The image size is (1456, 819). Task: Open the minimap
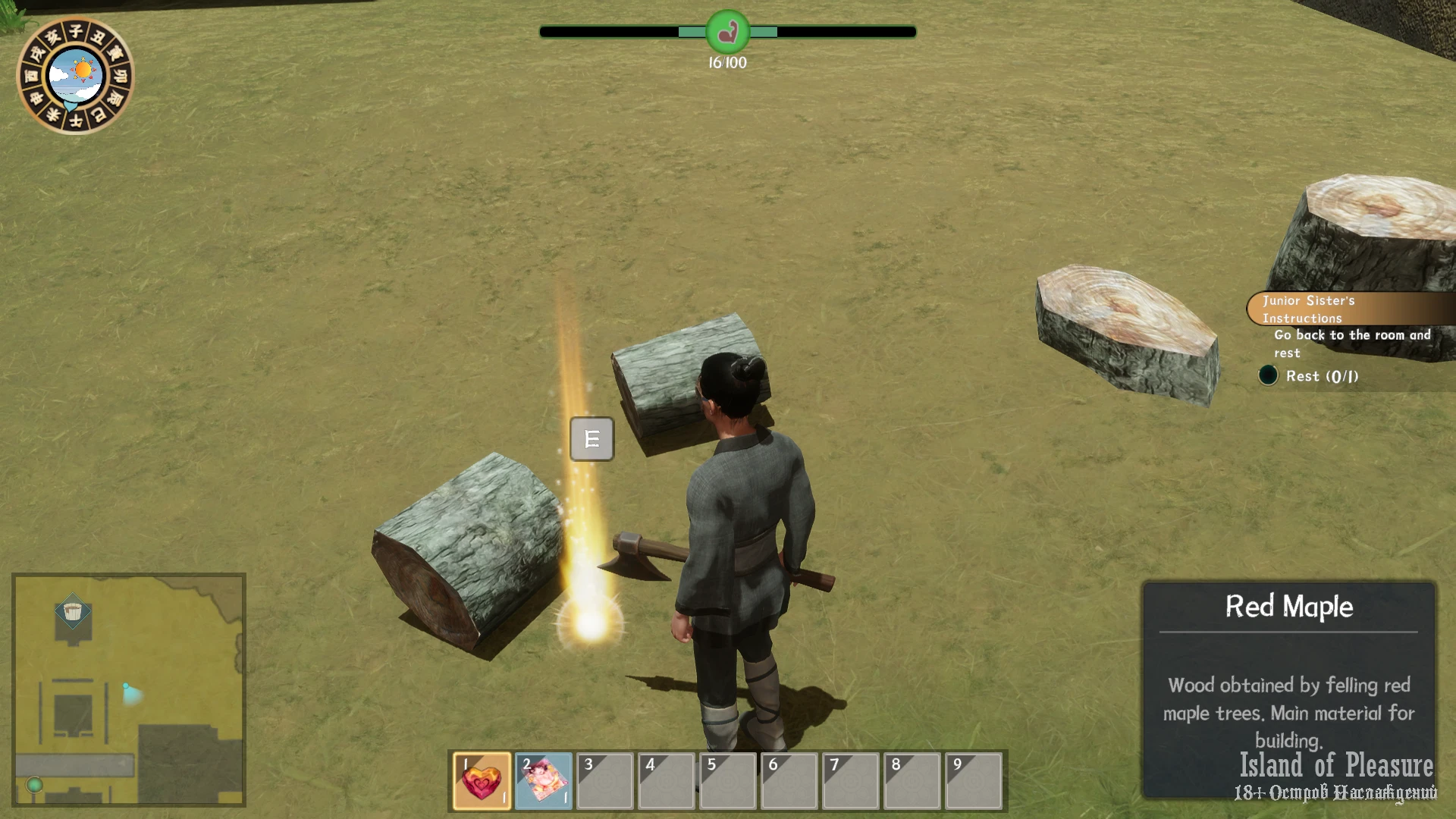(x=129, y=689)
